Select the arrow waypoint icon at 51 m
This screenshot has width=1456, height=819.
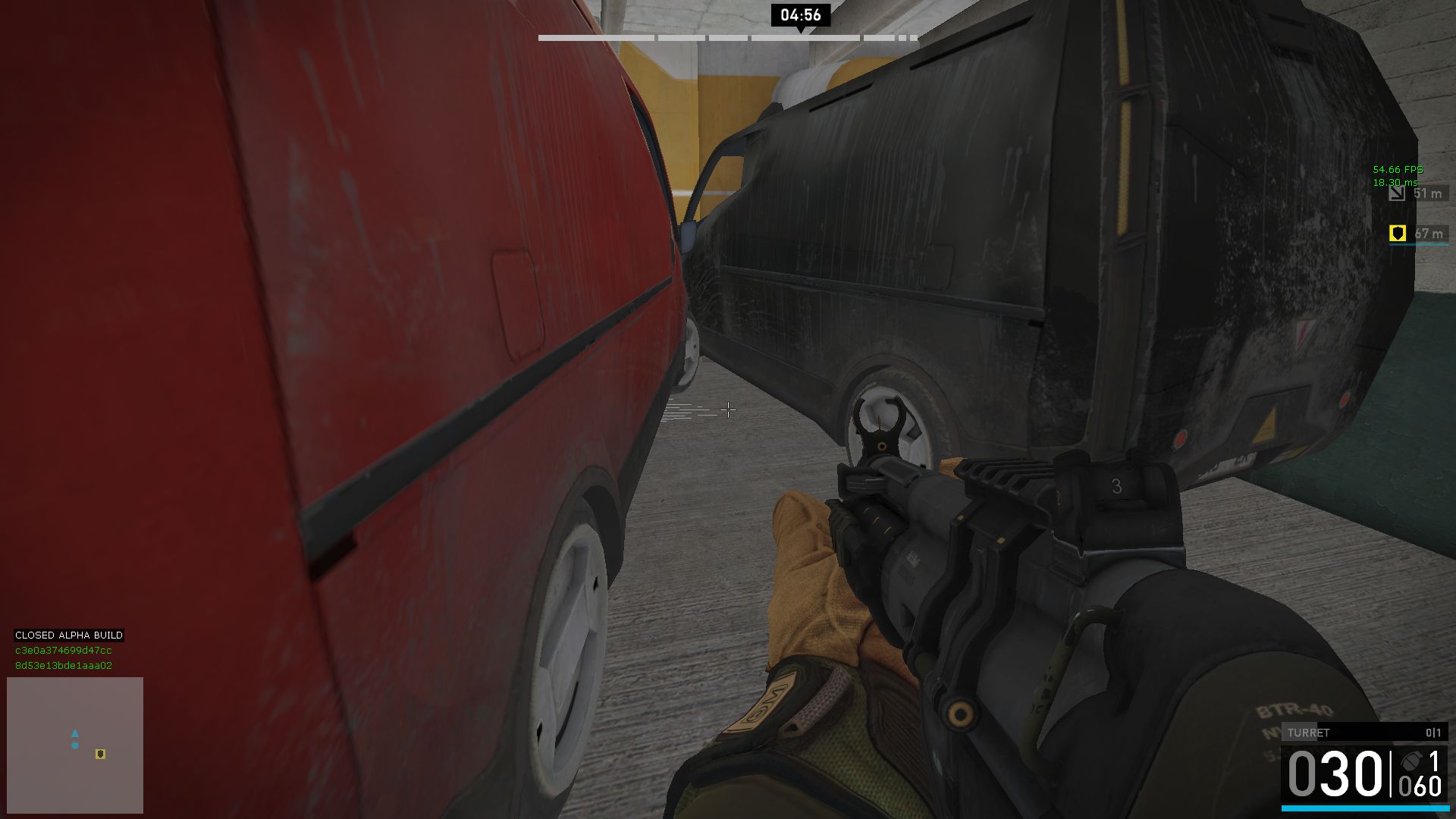1397,193
